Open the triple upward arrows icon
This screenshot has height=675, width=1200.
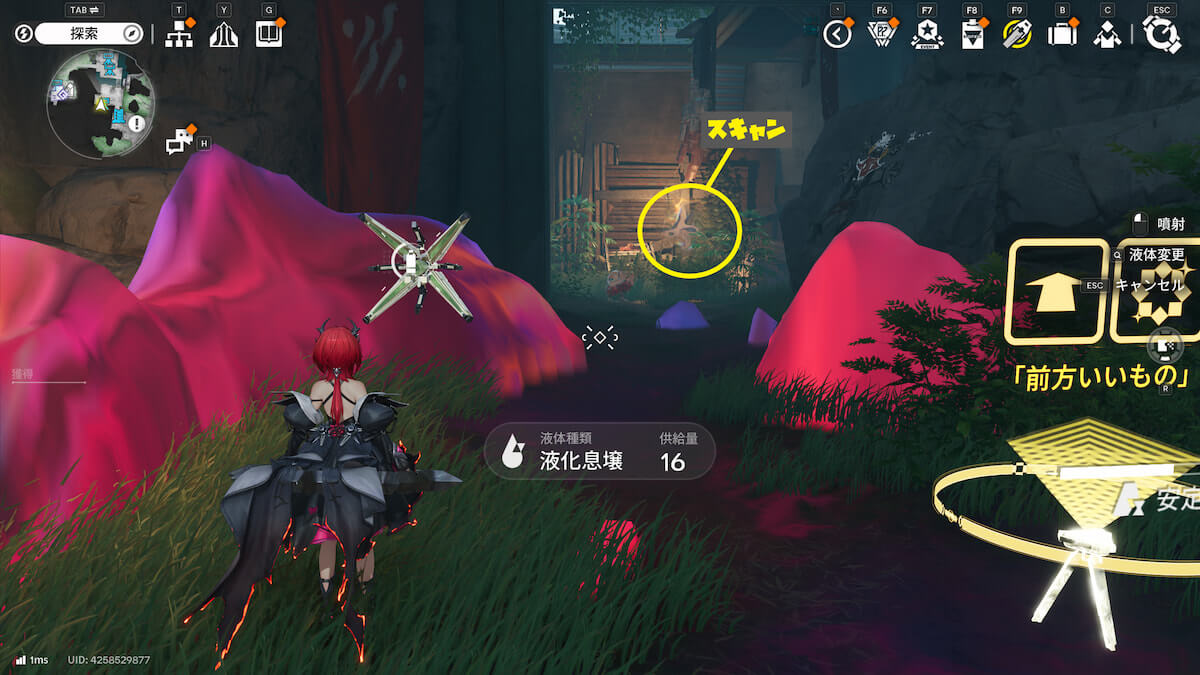pyautogui.click(x=223, y=35)
